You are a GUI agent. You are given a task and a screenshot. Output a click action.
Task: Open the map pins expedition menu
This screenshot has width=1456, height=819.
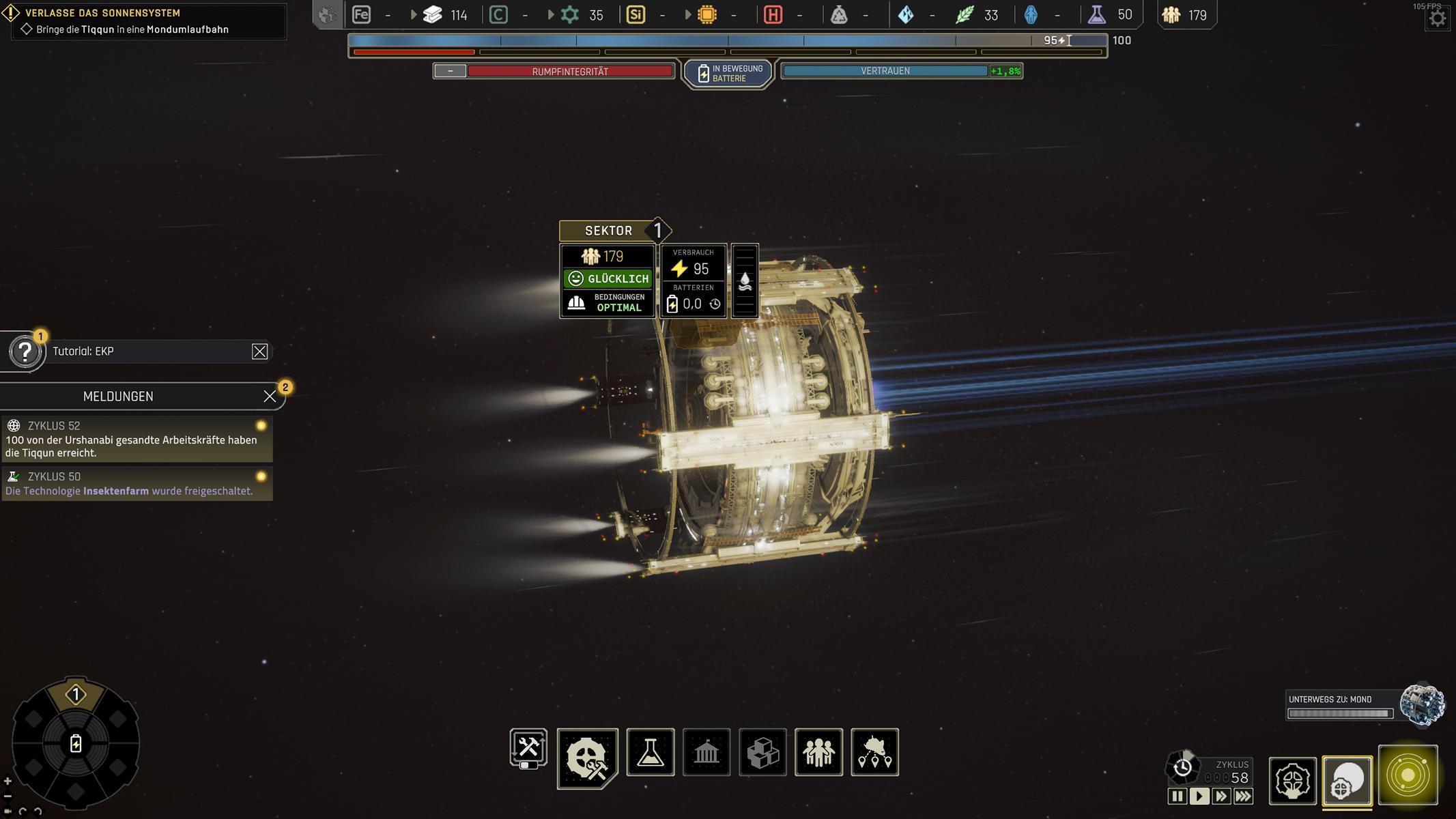[x=874, y=752]
